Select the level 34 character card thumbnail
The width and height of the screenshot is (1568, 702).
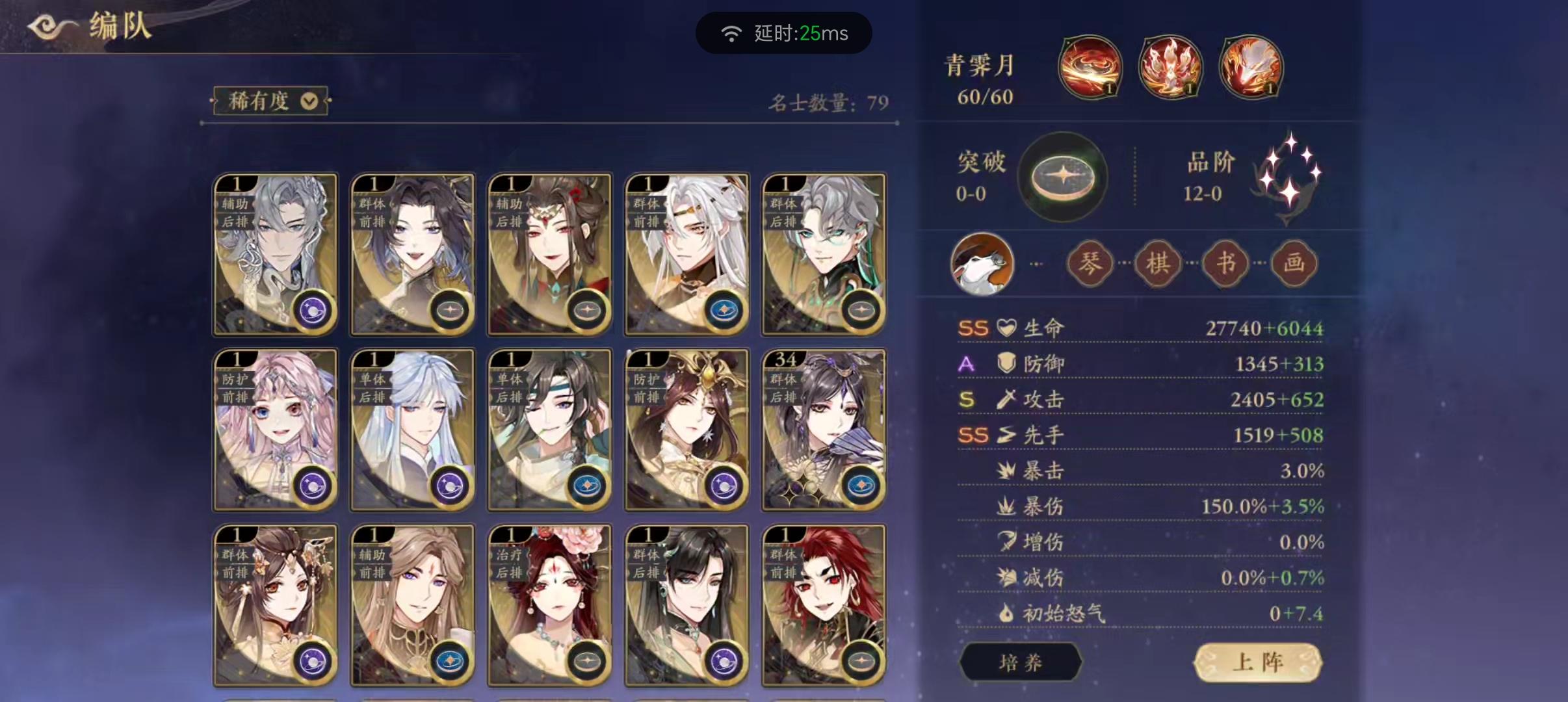point(823,429)
